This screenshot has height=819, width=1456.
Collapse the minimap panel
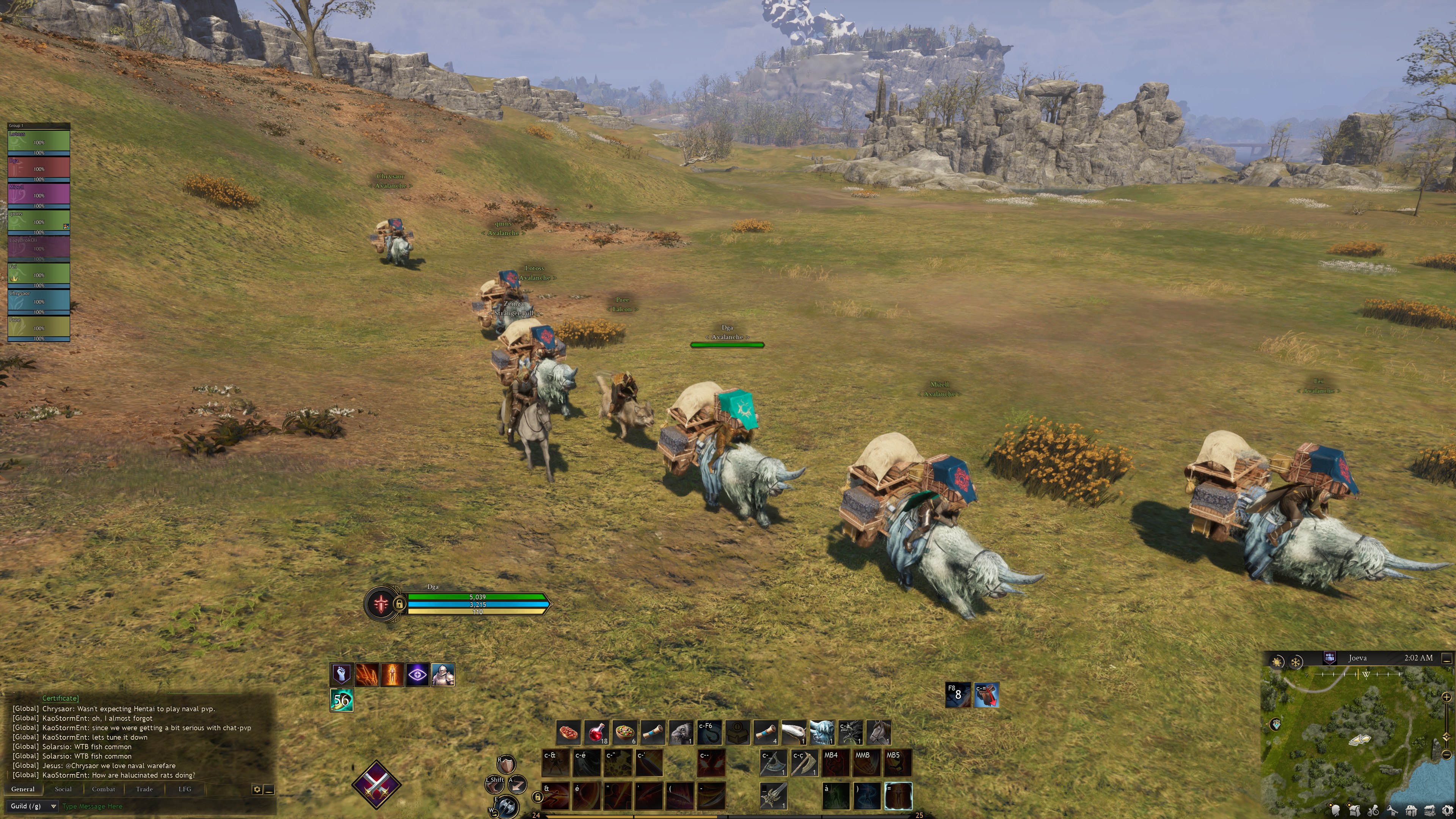point(1447,659)
